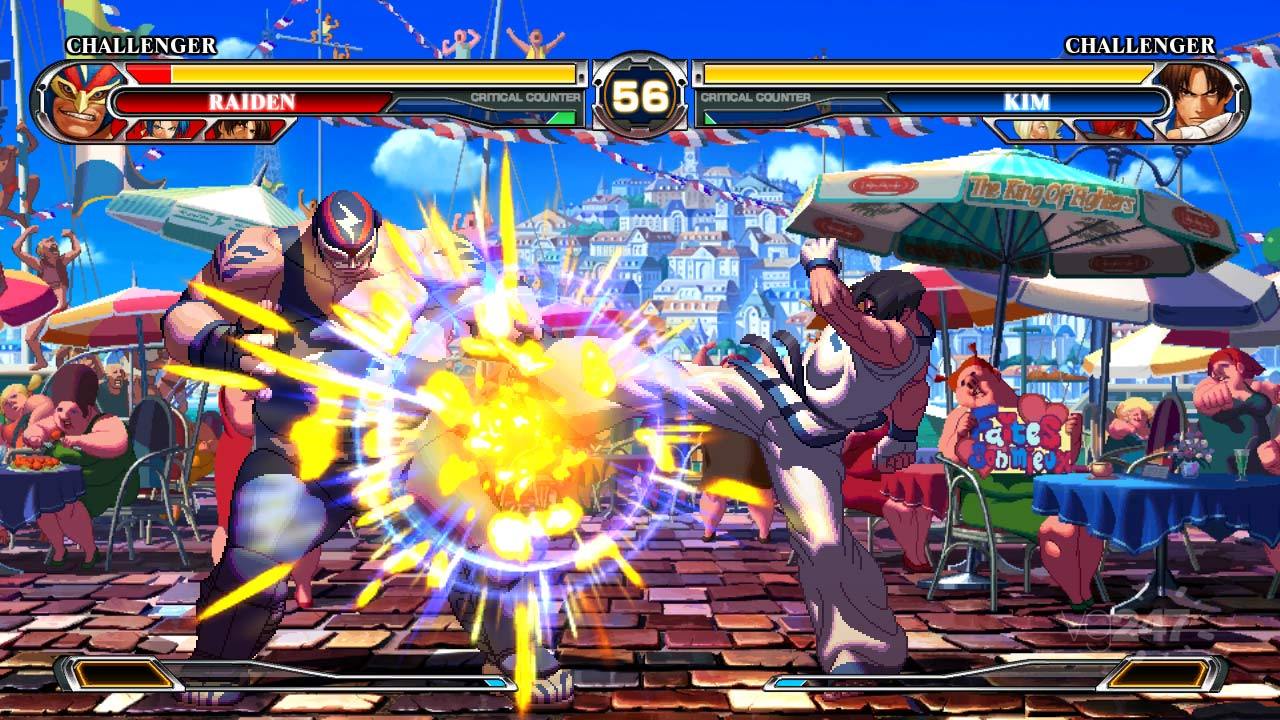Image resolution: width=1280 pixels, height=720 pixels.
Task: Click the CHALLENGER text on the right
Action: pos(1140,45)
